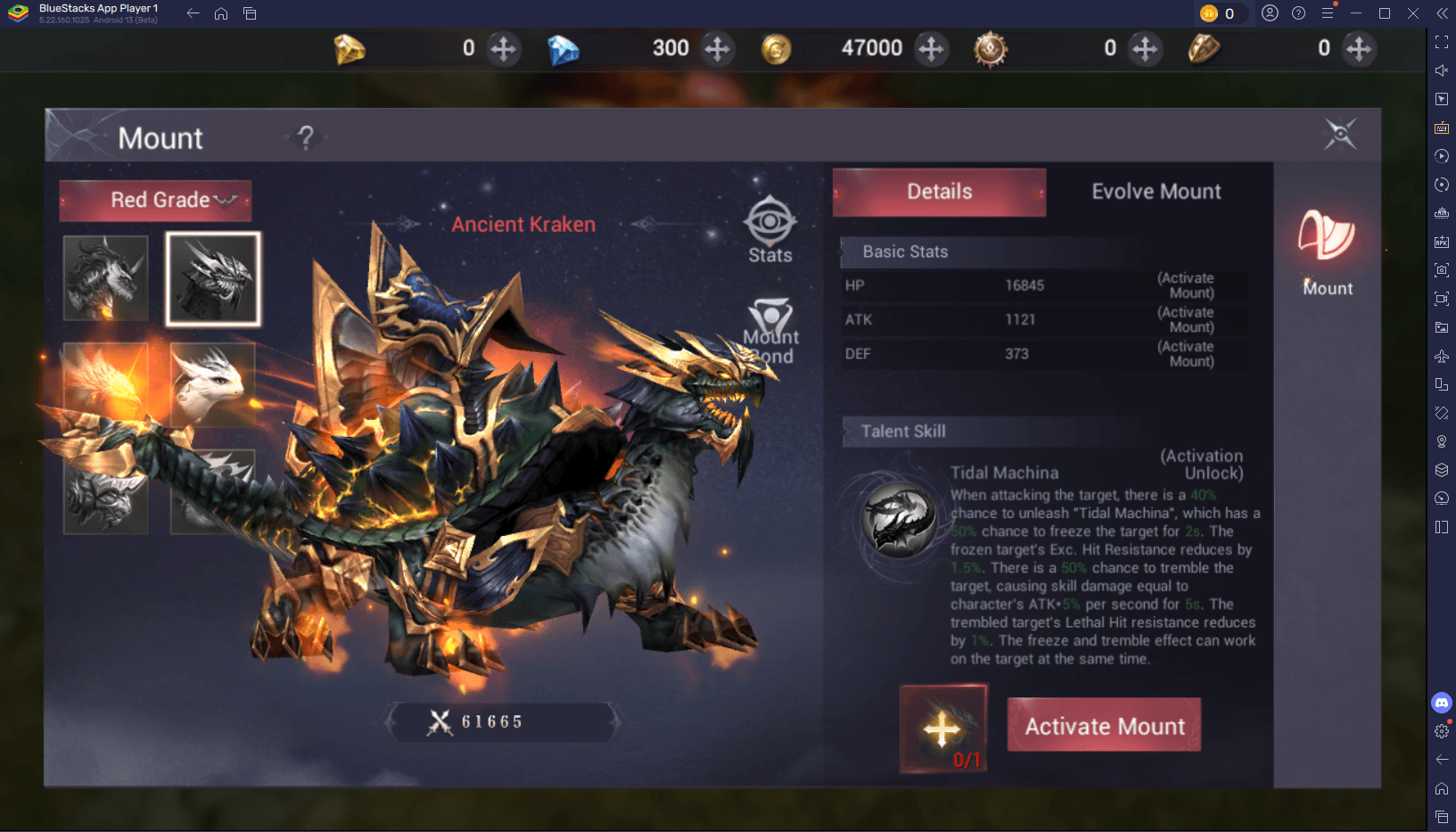View the Tidal Machina talent skill icon
The height and width of the screenshot is (832, 1456).
[900, 520]
